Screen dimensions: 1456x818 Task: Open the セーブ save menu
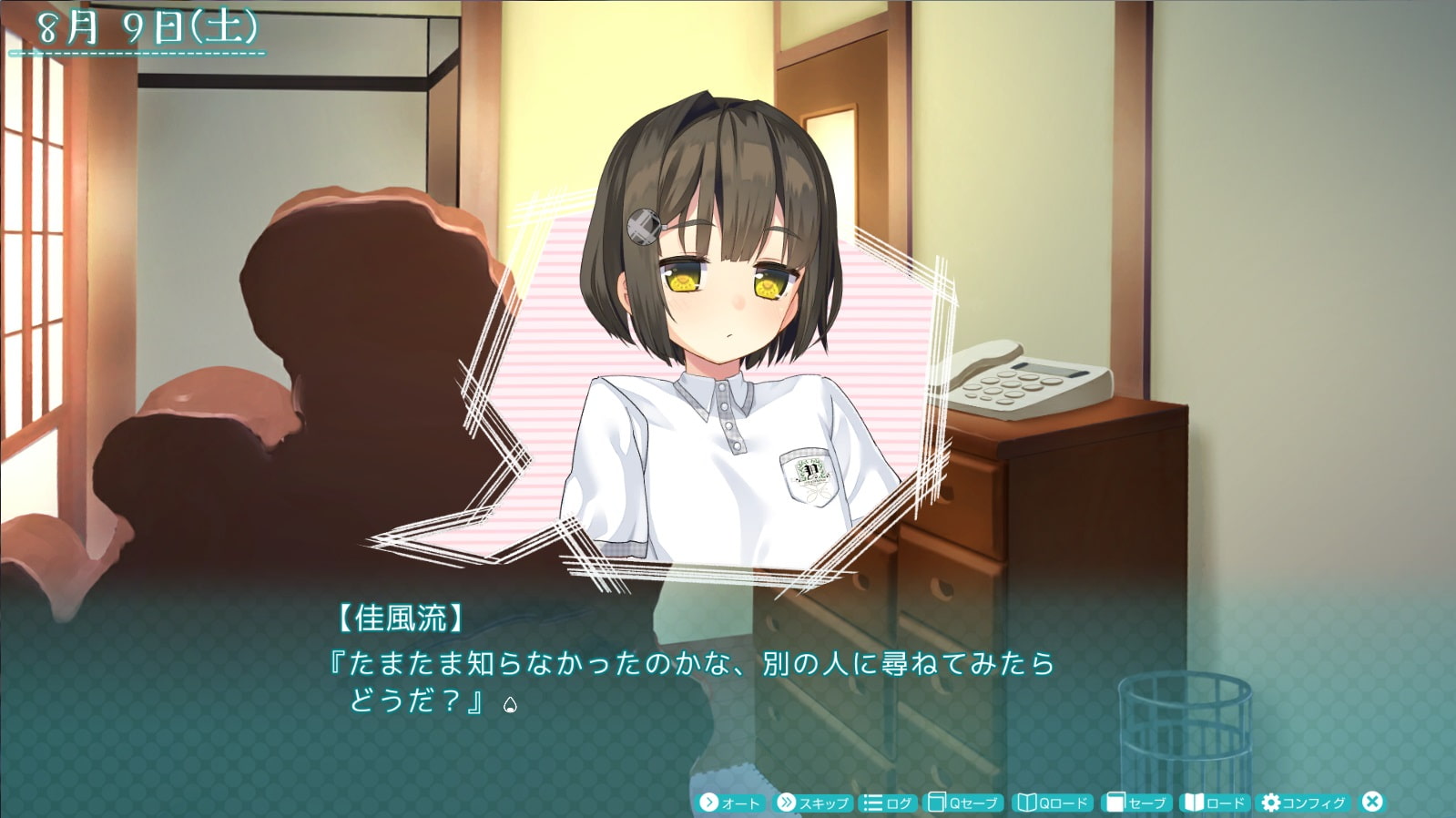point(1135,803)
